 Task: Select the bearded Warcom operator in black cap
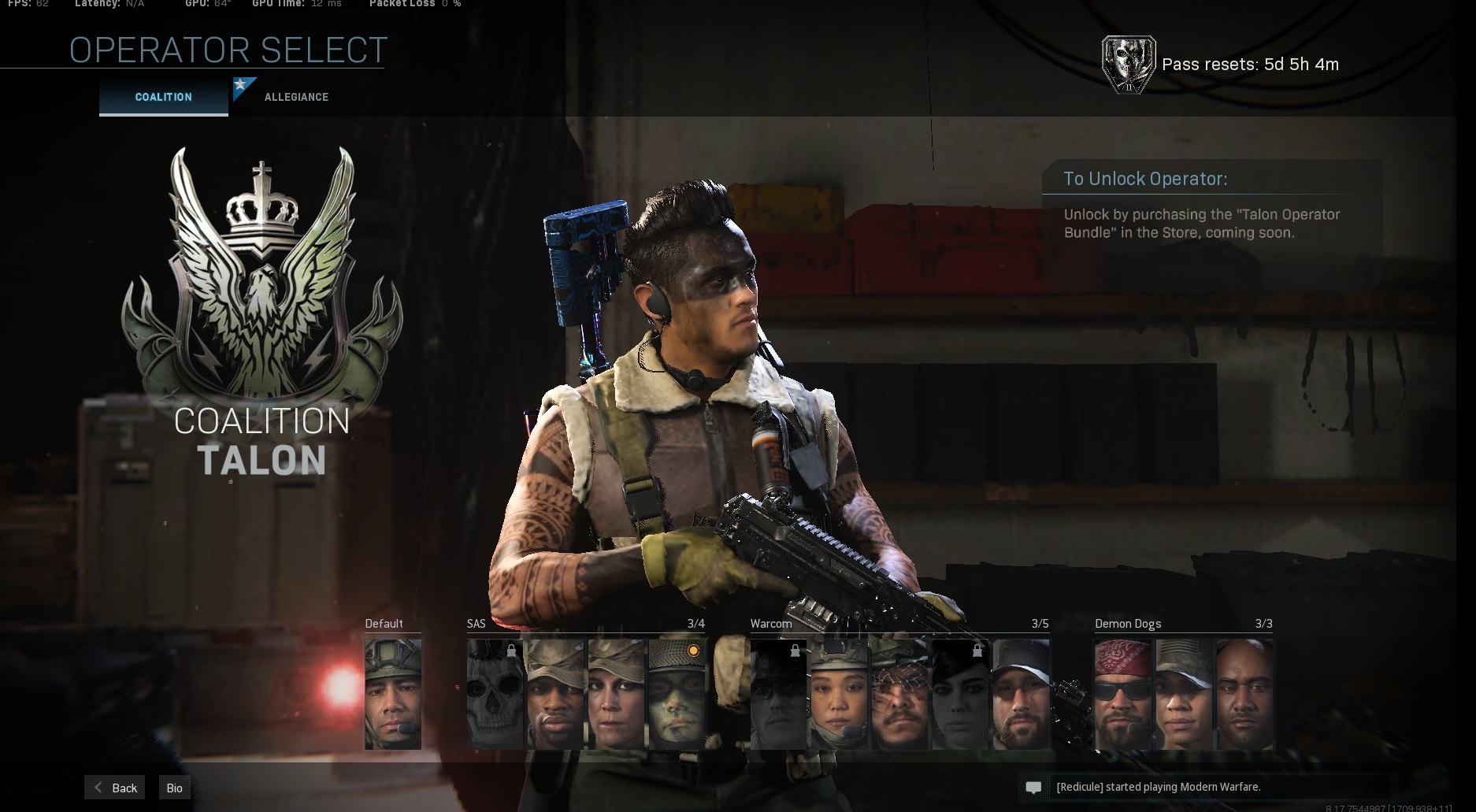tap(1021, 694)
